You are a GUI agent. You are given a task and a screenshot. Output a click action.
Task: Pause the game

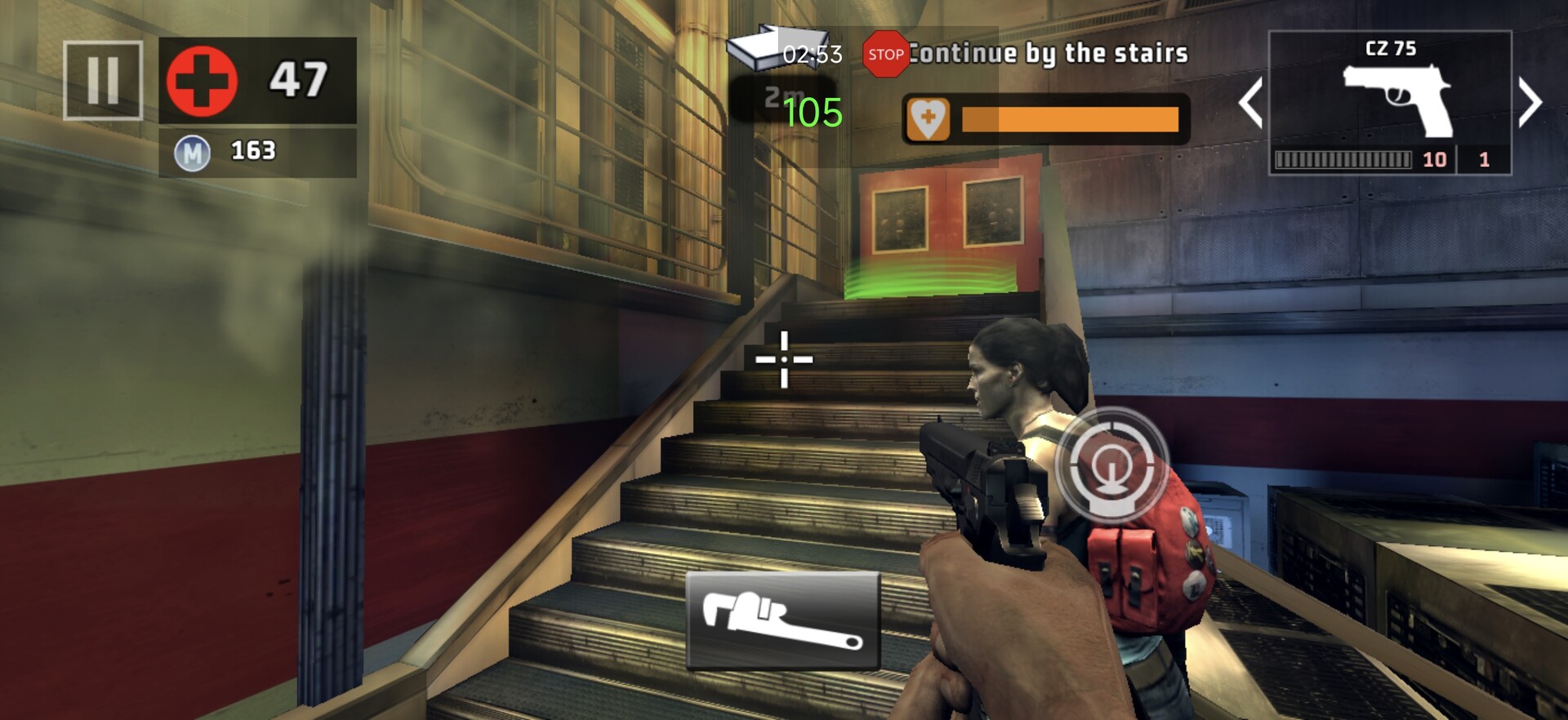click(103, 80)
